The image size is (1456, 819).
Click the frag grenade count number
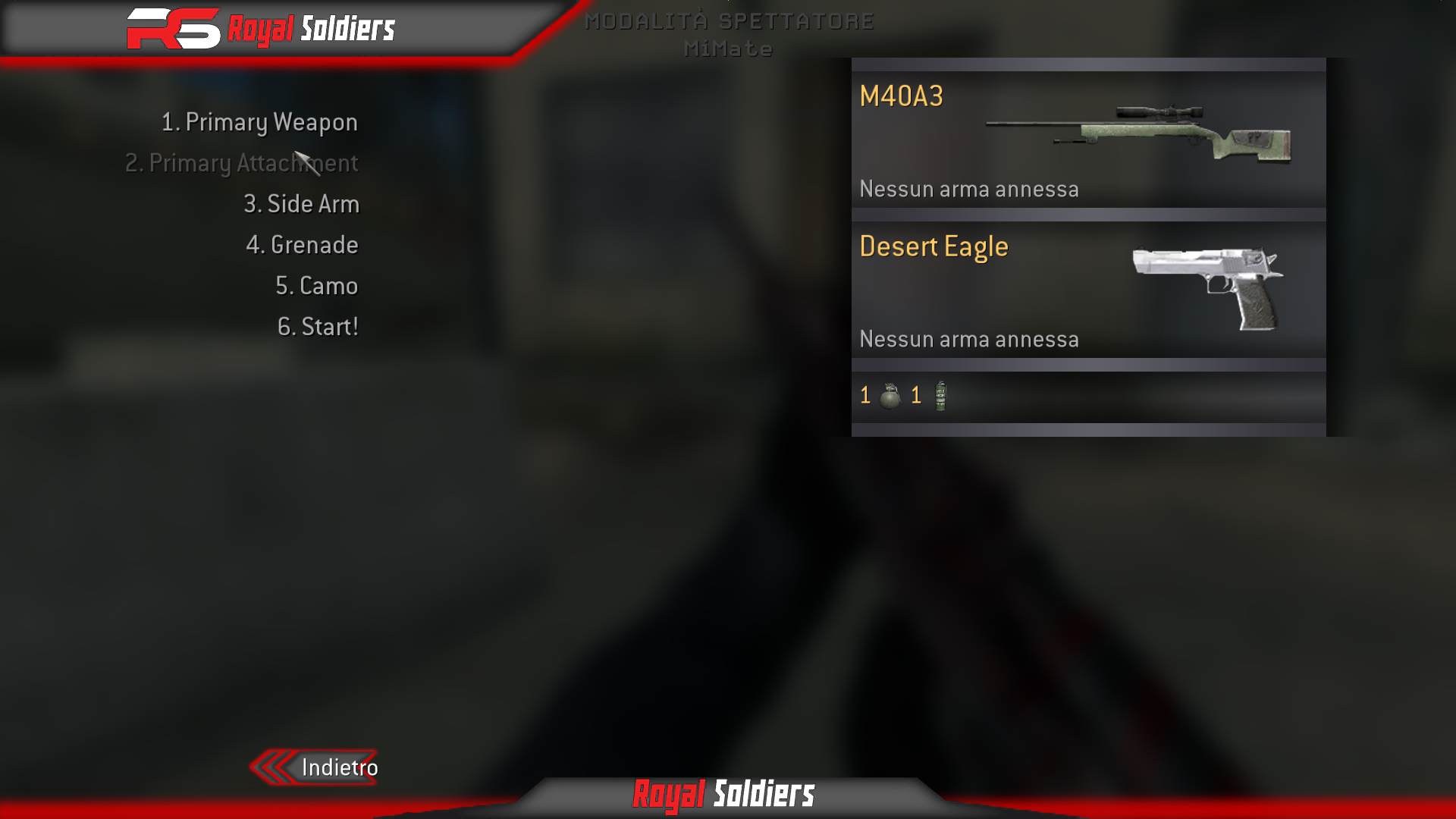point(865,394)
